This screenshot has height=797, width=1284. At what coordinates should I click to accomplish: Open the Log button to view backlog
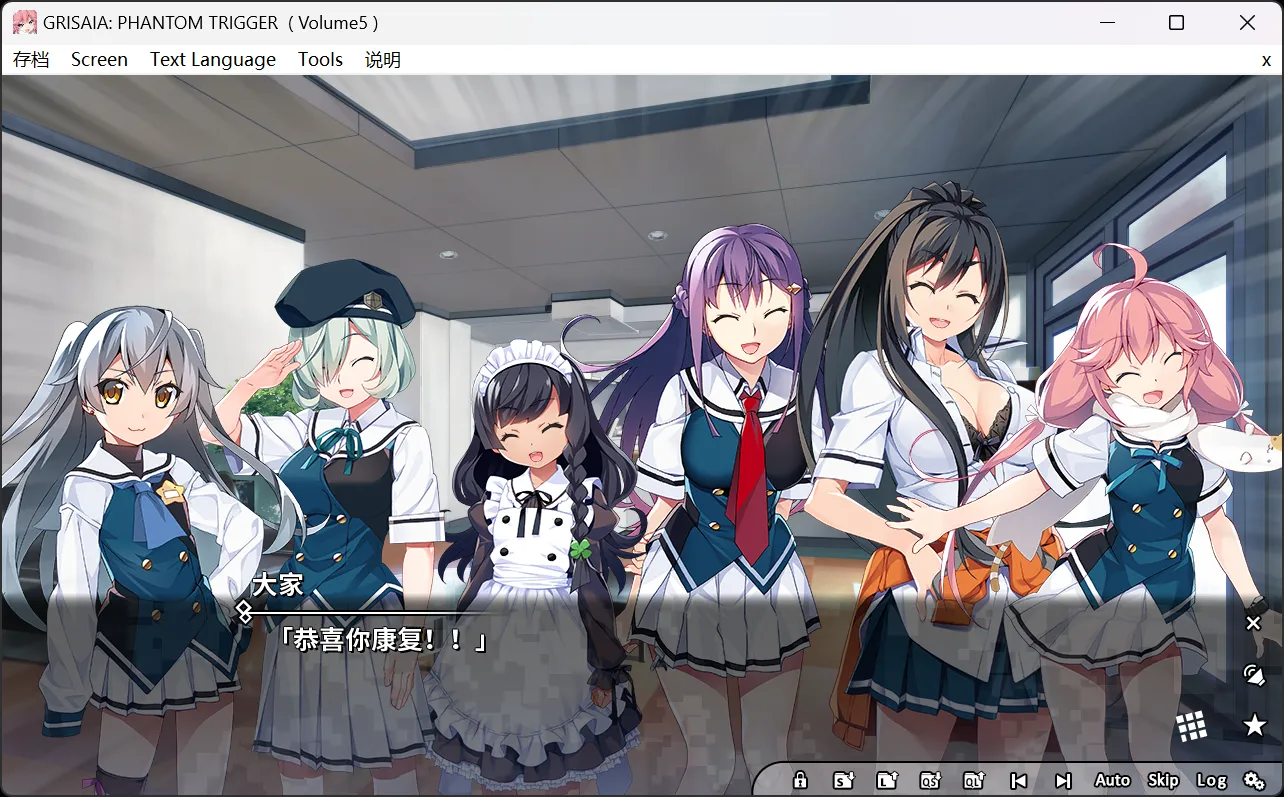(1214, 779)
